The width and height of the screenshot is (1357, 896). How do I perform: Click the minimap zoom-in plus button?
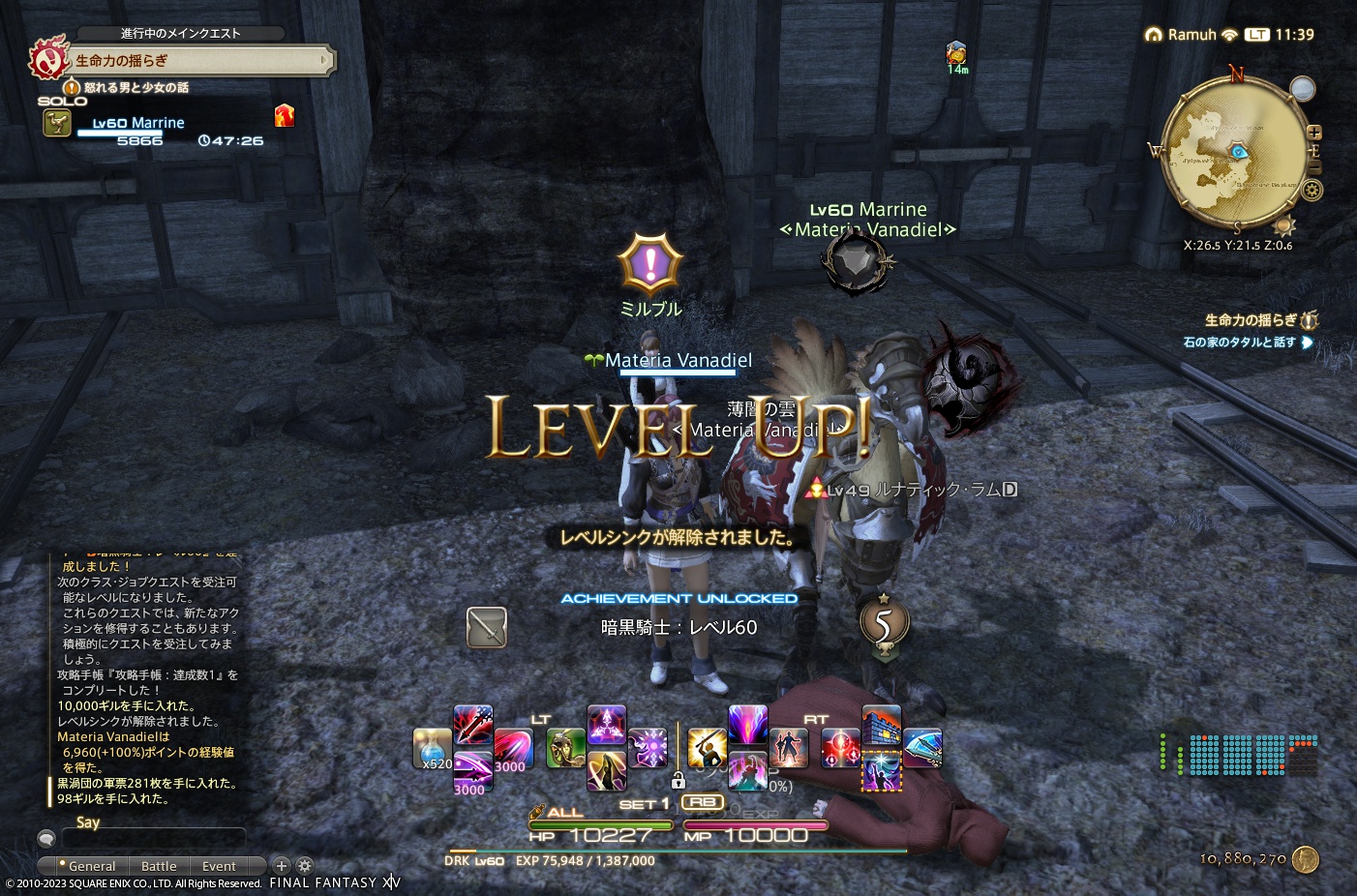1313,133
